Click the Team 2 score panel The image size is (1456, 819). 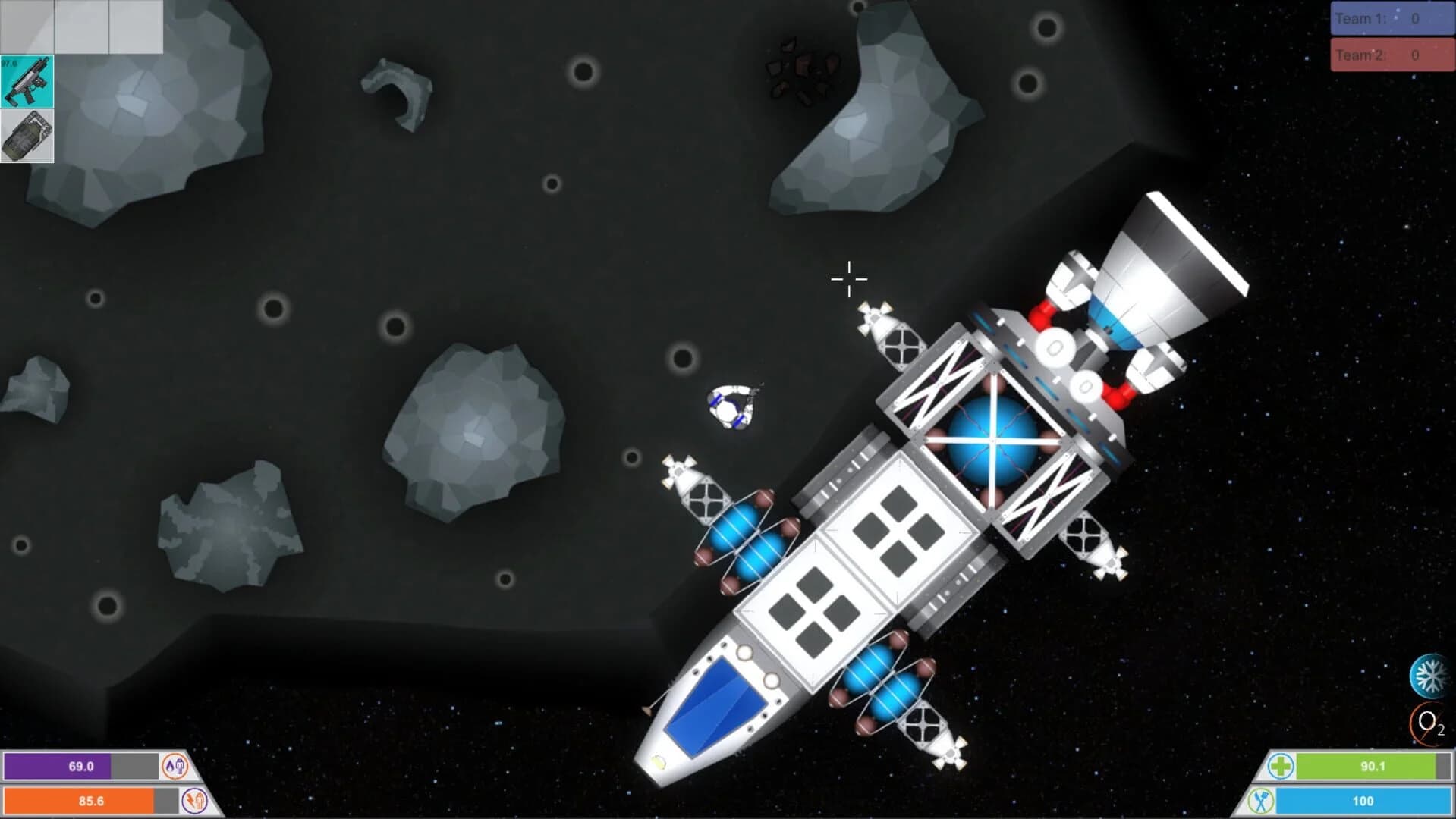(x=1392, y=54)
